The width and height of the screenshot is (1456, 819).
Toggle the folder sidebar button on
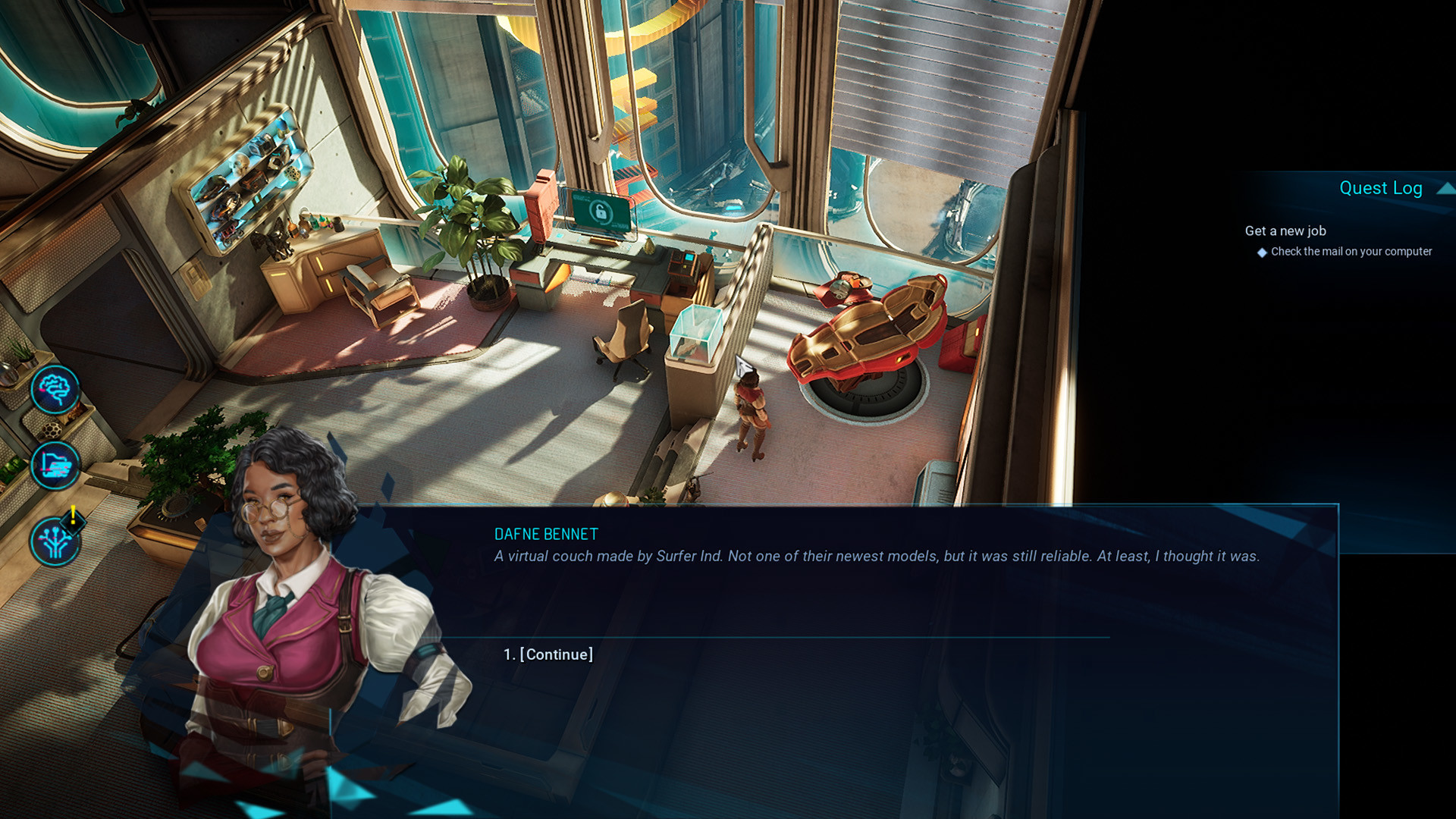click(x=55, y=465)
